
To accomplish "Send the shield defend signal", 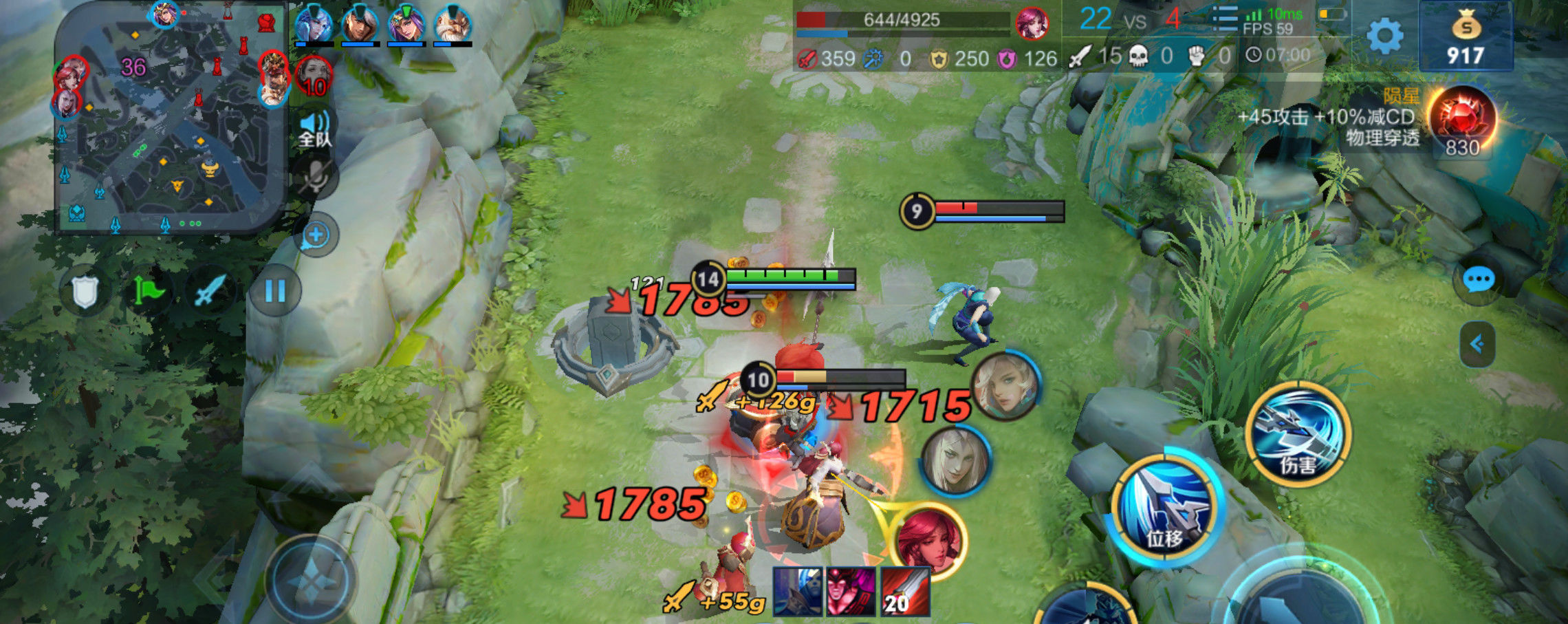I will pos(86,292).
